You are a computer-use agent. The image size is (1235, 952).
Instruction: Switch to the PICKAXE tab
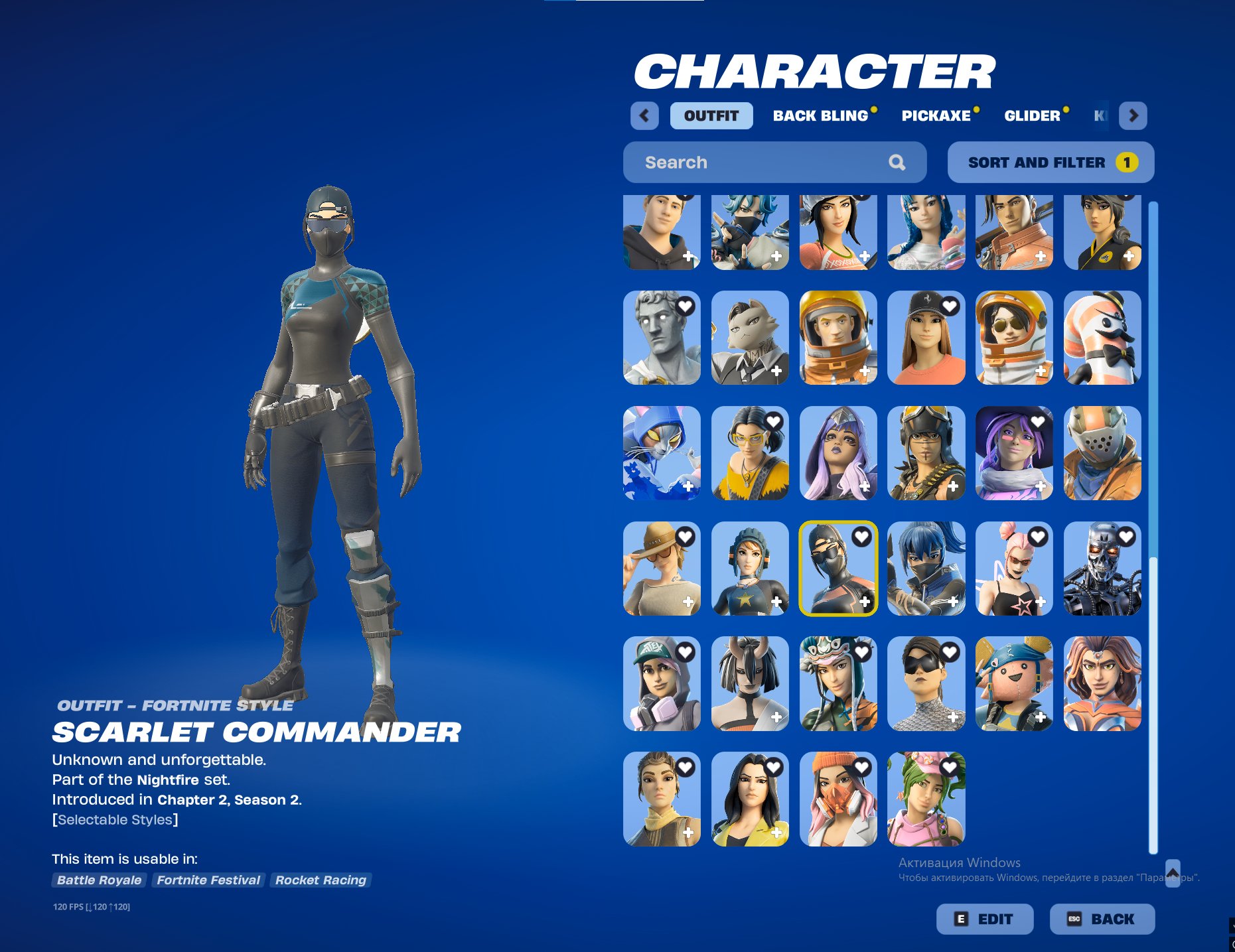point(936,115)
